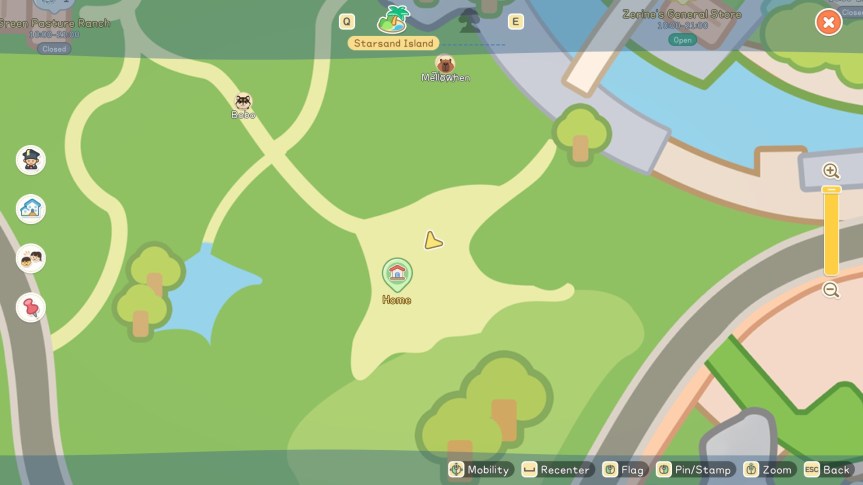The width and height of the screenshot is (863, 485).
Task: Close the map with the orange X
Action: [x=828, y=22]
